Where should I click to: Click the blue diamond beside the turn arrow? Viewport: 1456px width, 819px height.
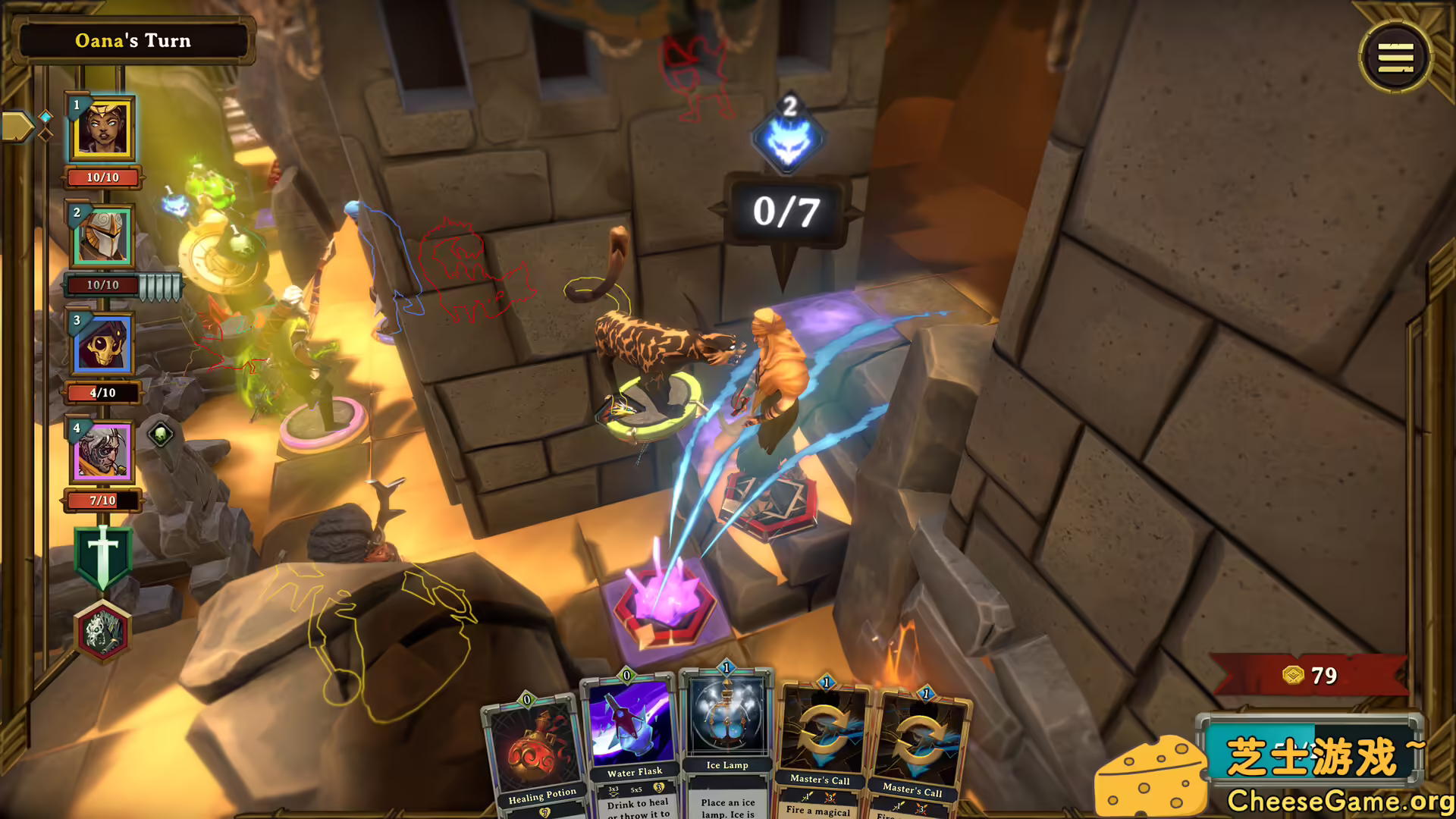pos(44,118)
